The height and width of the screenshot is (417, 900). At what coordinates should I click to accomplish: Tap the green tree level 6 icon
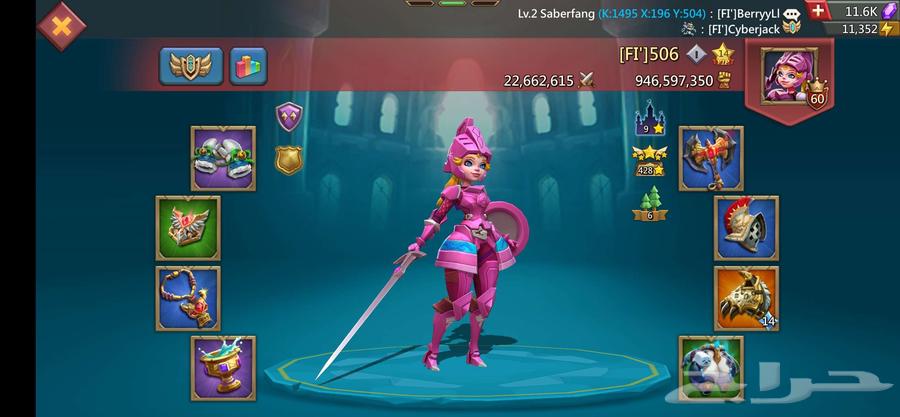tap(650, 205)
